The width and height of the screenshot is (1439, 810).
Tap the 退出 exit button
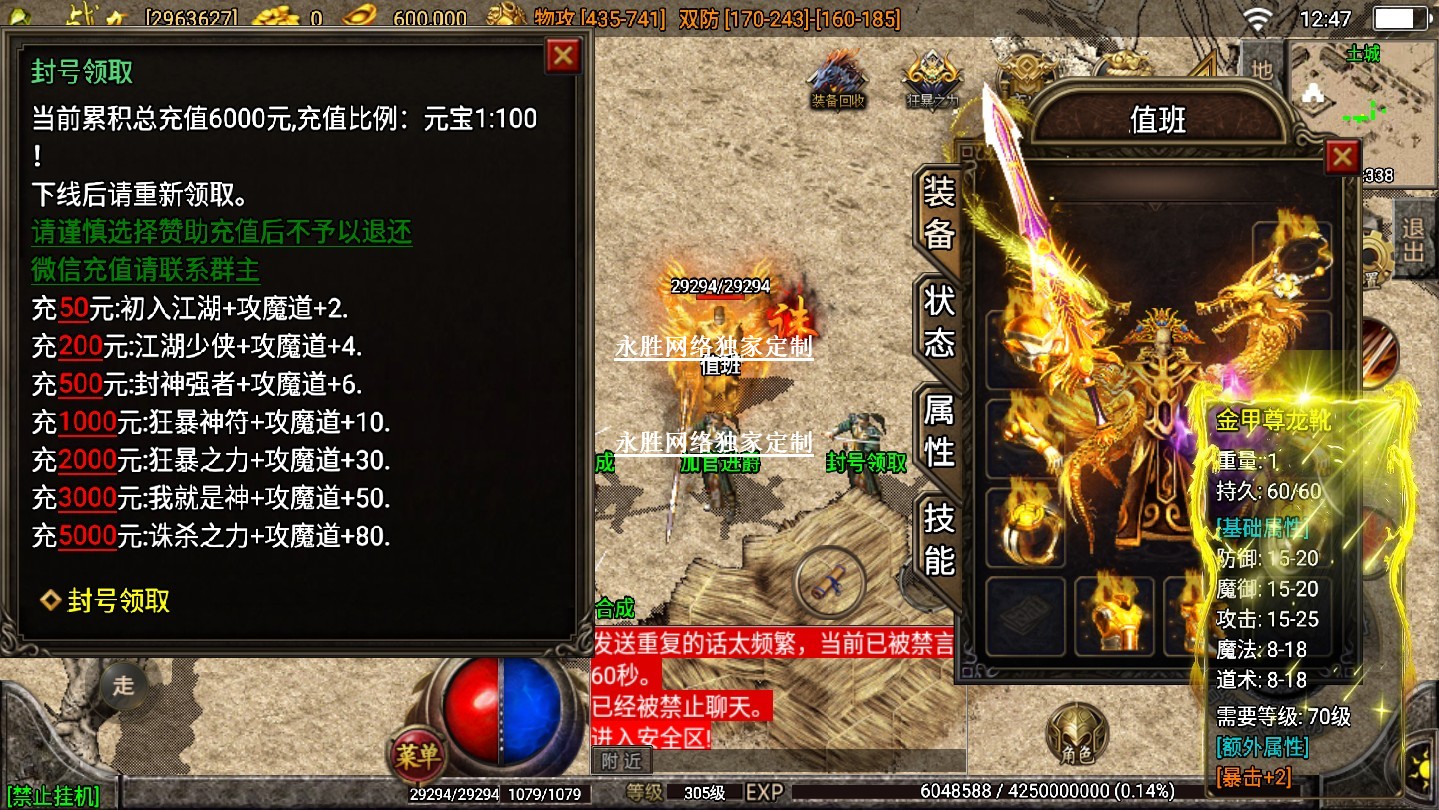(1413, 240)
